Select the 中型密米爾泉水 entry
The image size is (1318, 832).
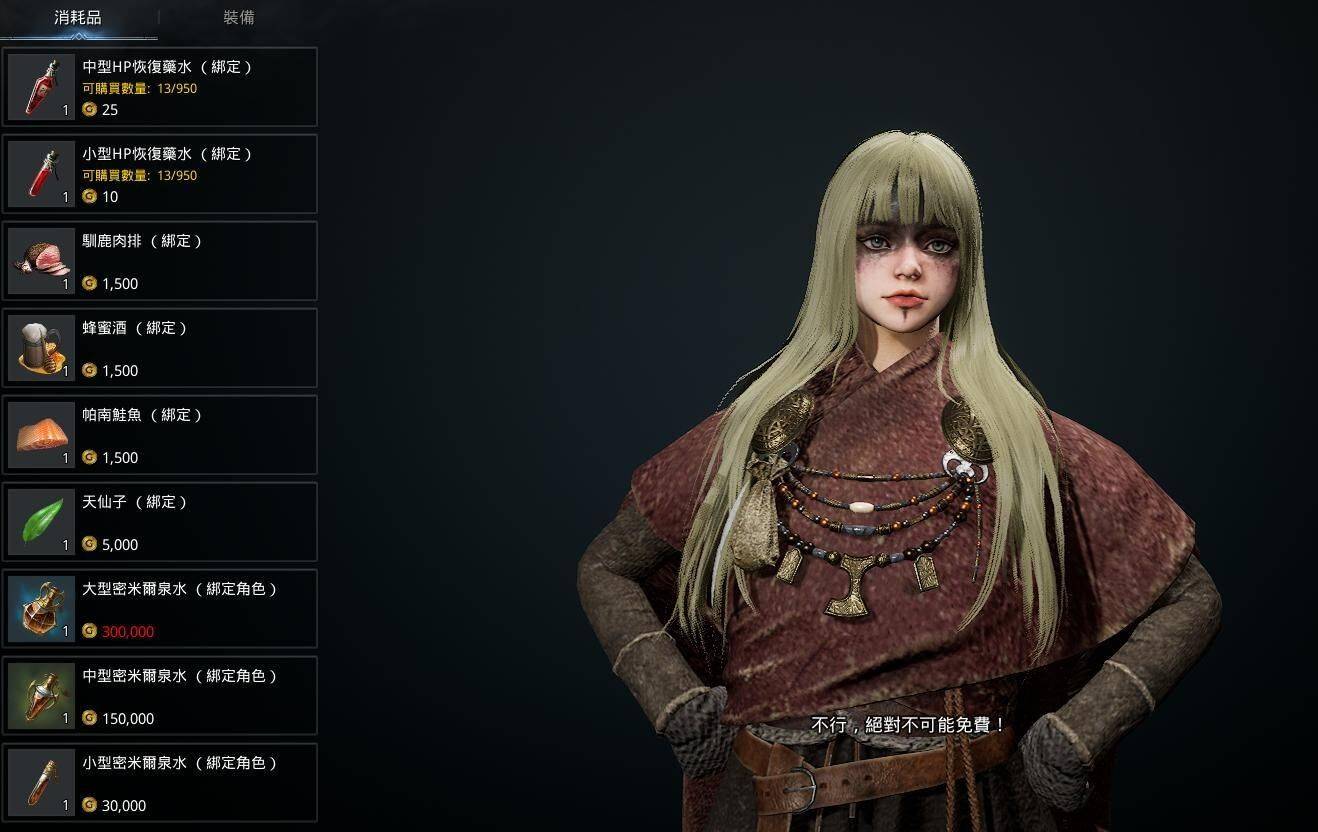[x=160, y=696]
